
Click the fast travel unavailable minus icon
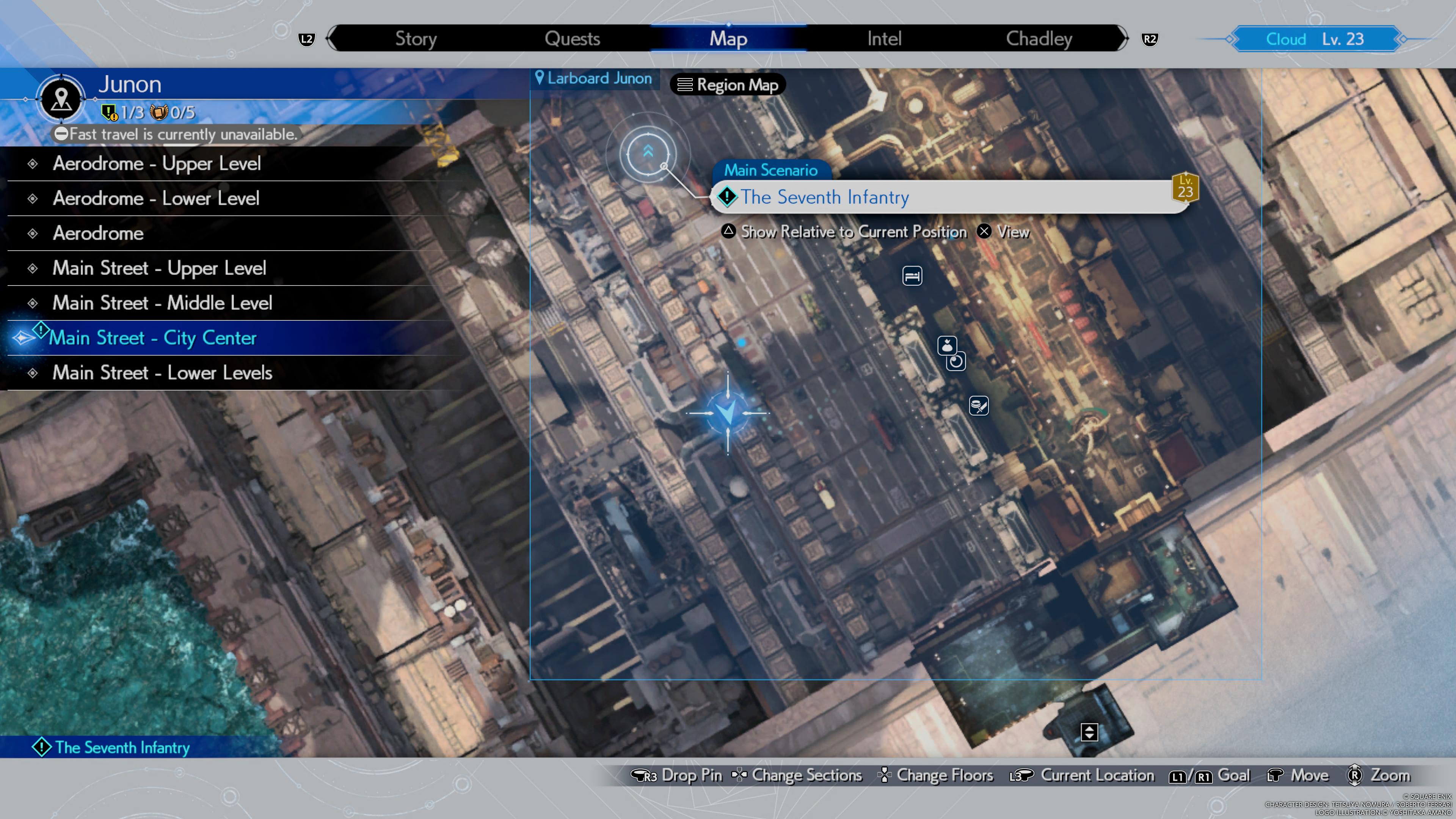tap(61, 134)
